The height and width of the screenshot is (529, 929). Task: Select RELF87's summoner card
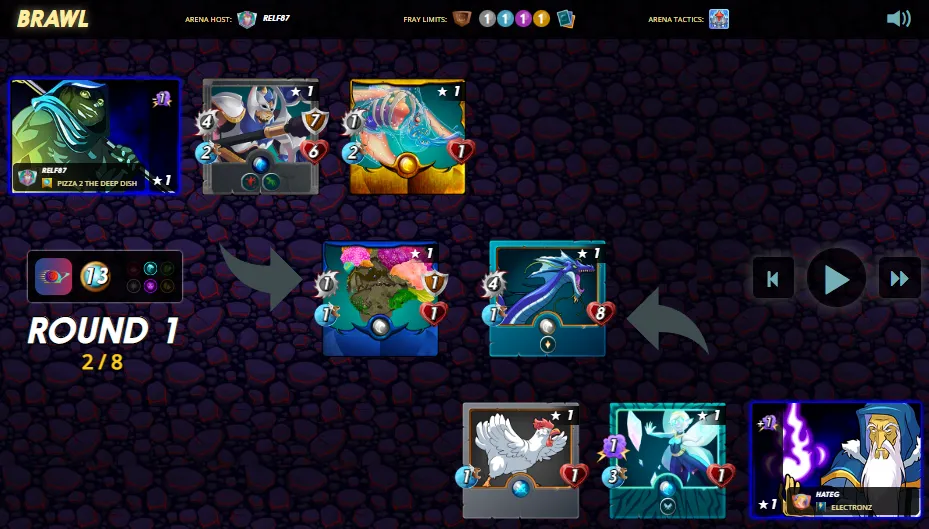95,135
